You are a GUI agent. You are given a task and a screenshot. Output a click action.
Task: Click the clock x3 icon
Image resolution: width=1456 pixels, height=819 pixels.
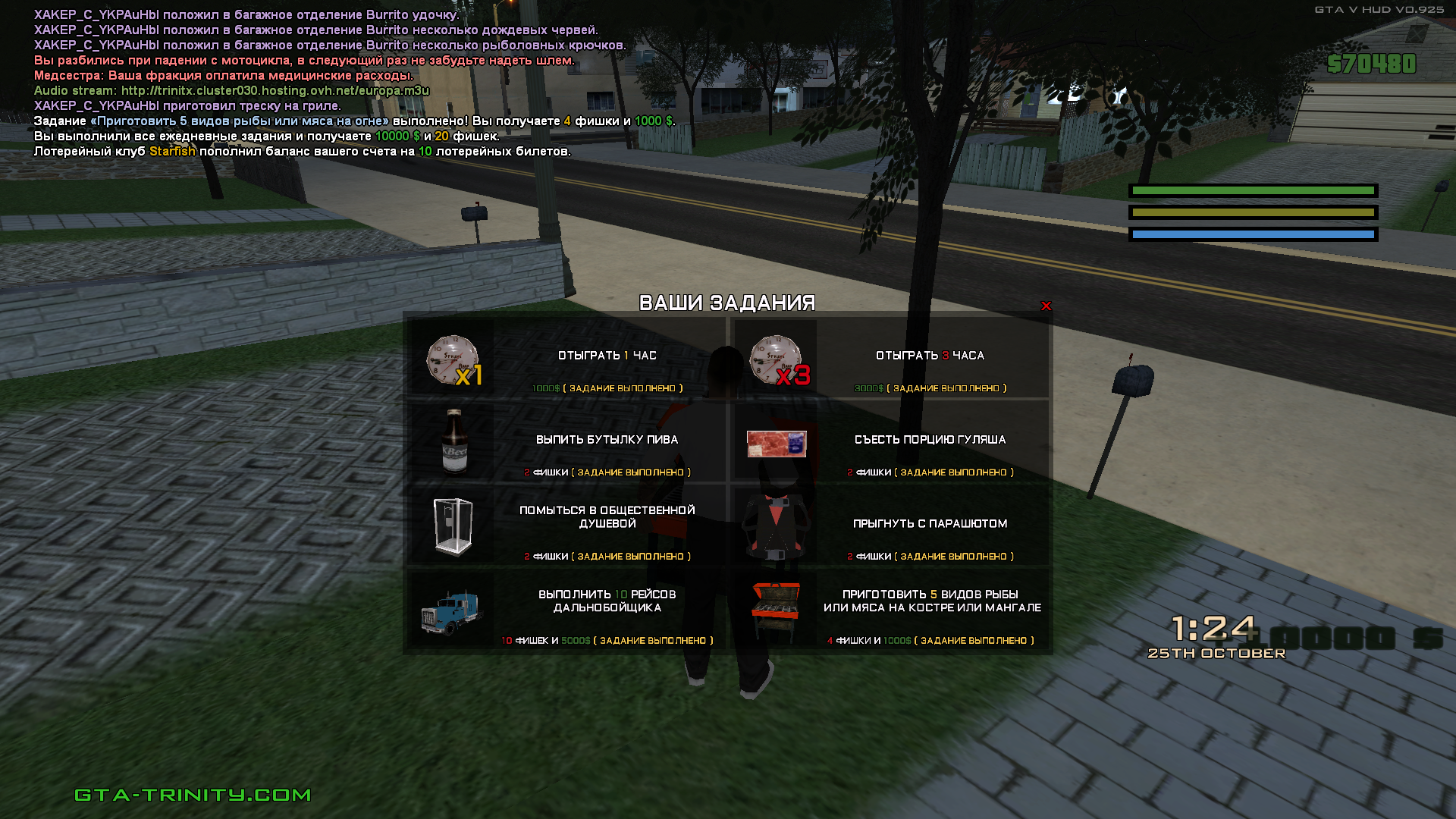coord(777,359)
